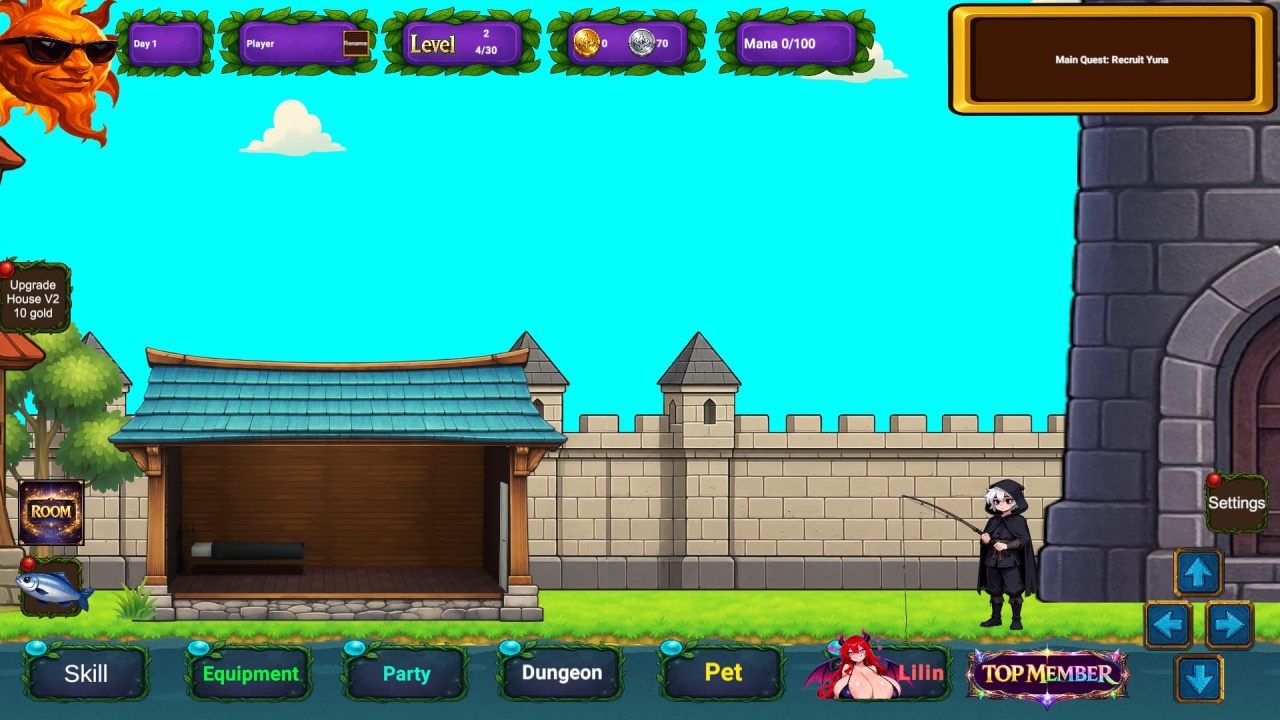
Task: Open the Top Member panel
Action: click(1047, 674)
